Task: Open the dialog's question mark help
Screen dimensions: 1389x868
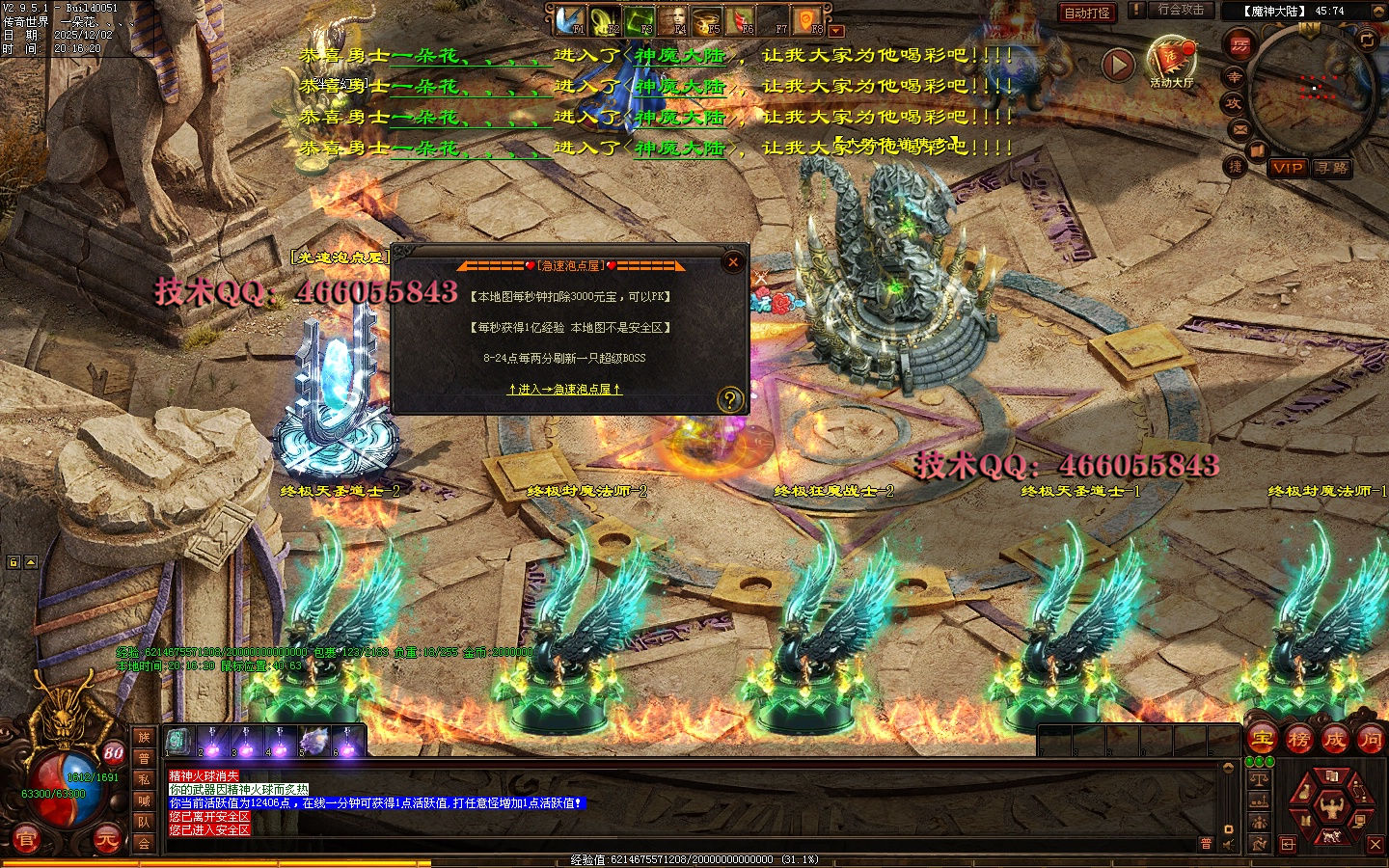Action: pyautogui.click(x=730, y=398)
